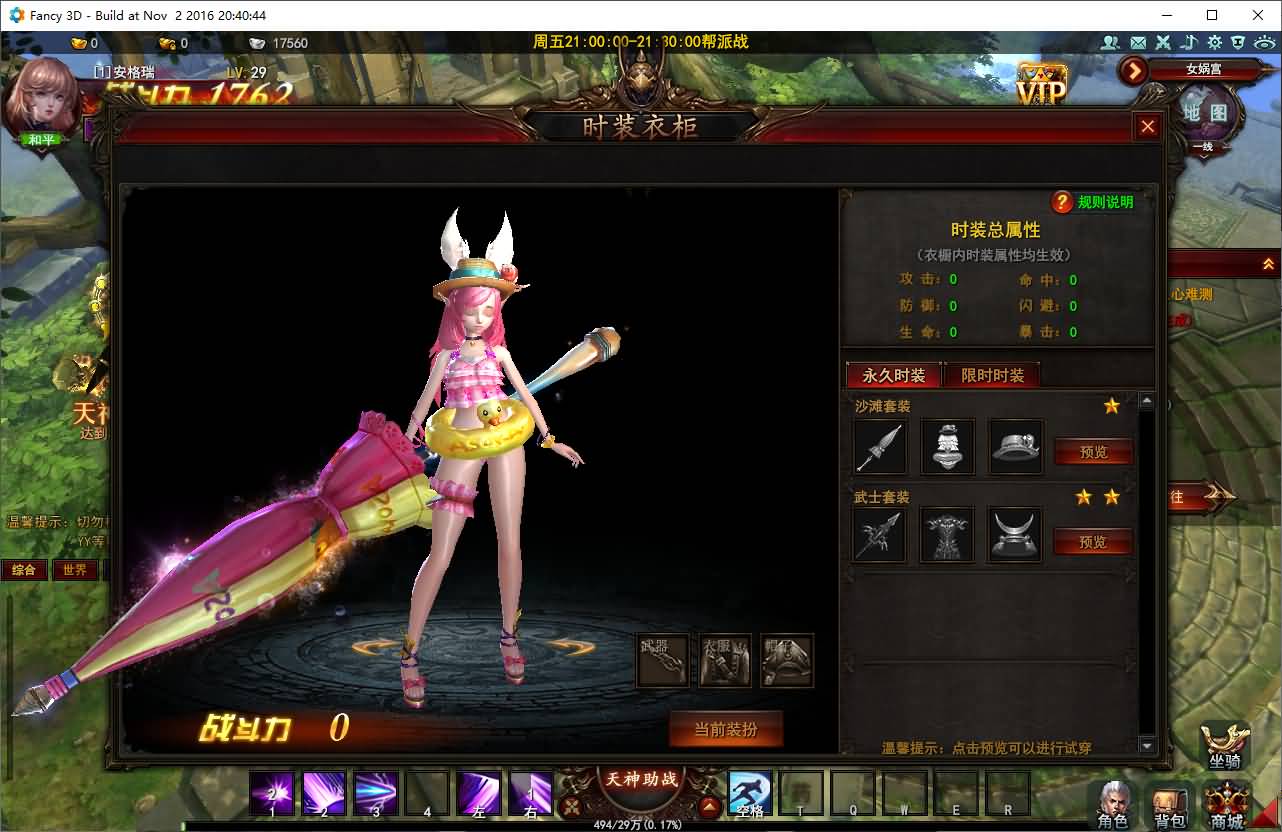Open the 背包 backpack
The height and width of the screenshot is (832, 1282).
tap(1169, 805)
